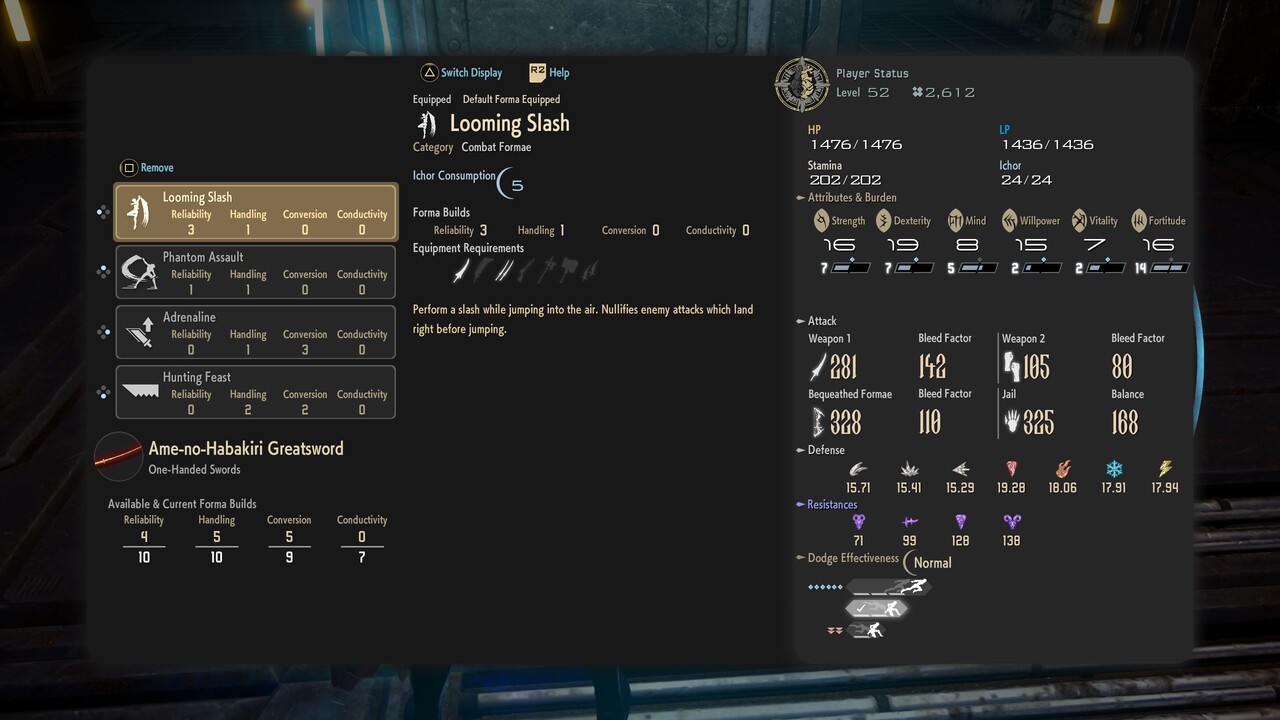Select the Adrenaline forma slot
This screenshot has height=720, width=1280.
[256, 332]
